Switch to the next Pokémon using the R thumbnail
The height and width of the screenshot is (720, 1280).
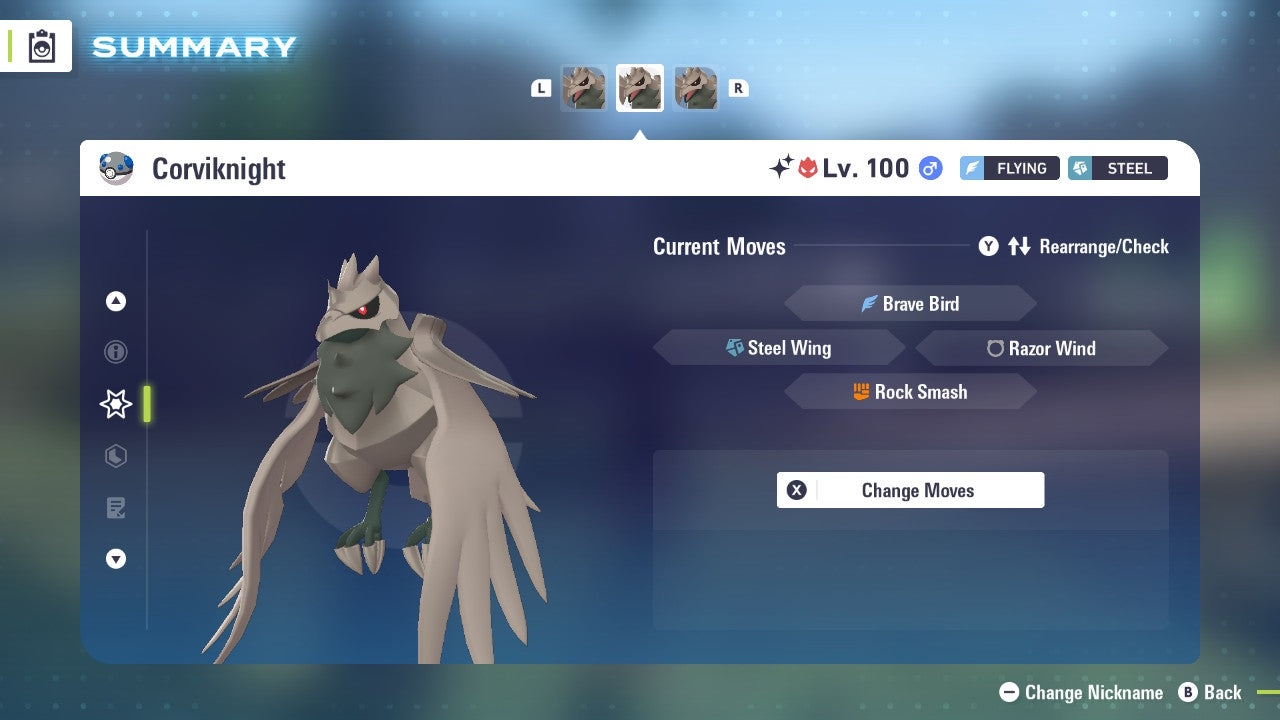(696, 88)
